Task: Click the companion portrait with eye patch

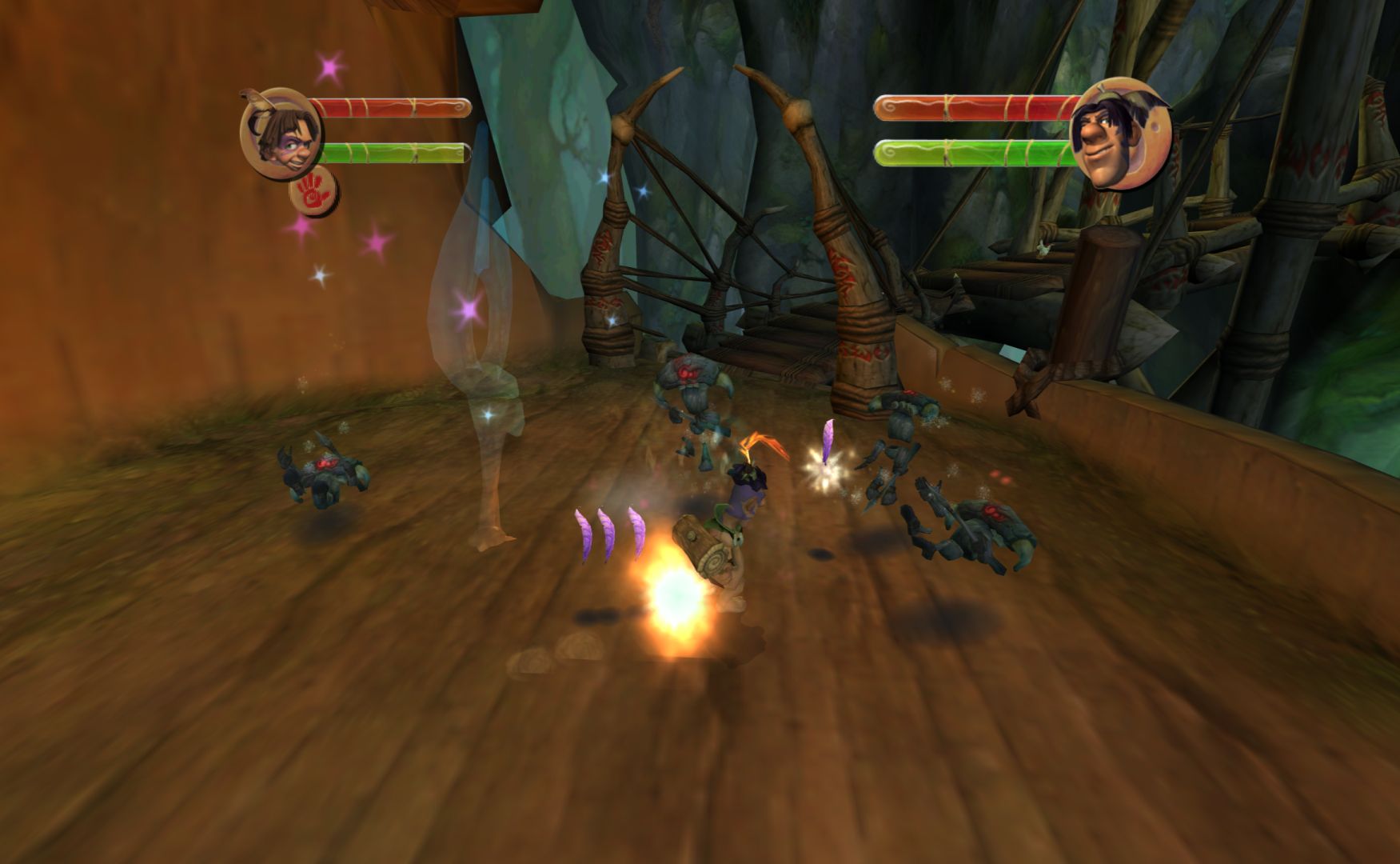Action: 1119,134
